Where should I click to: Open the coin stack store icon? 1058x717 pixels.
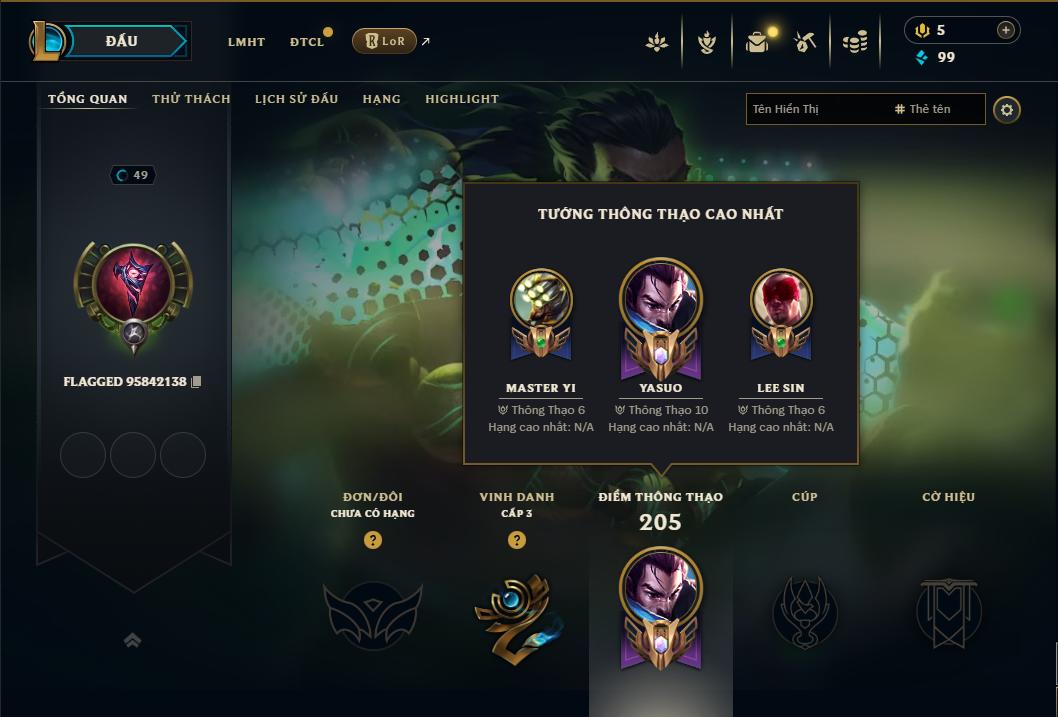pos(854,42)
